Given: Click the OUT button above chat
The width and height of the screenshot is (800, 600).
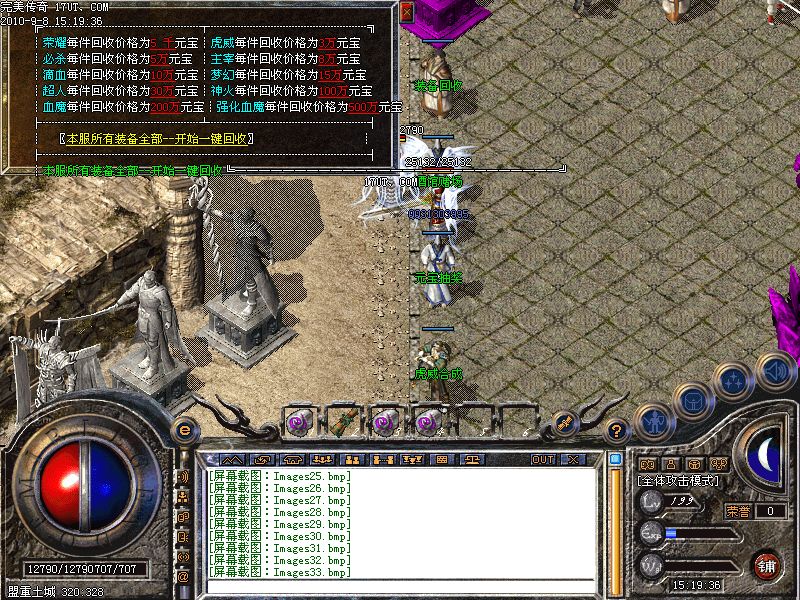Looking at the screenshot, I should tap(543, 459).
